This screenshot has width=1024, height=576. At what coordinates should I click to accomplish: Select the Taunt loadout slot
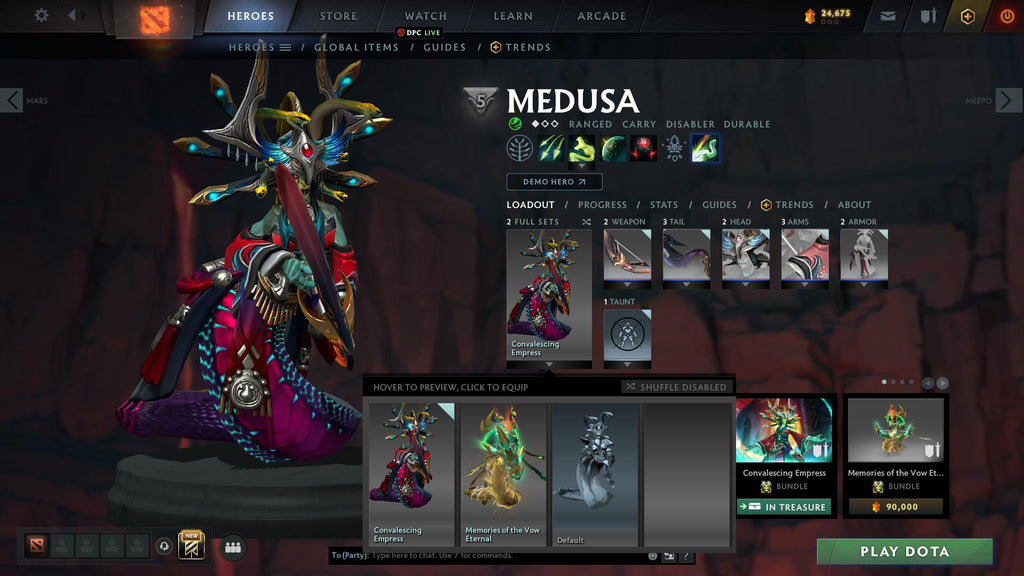(627, 335)
